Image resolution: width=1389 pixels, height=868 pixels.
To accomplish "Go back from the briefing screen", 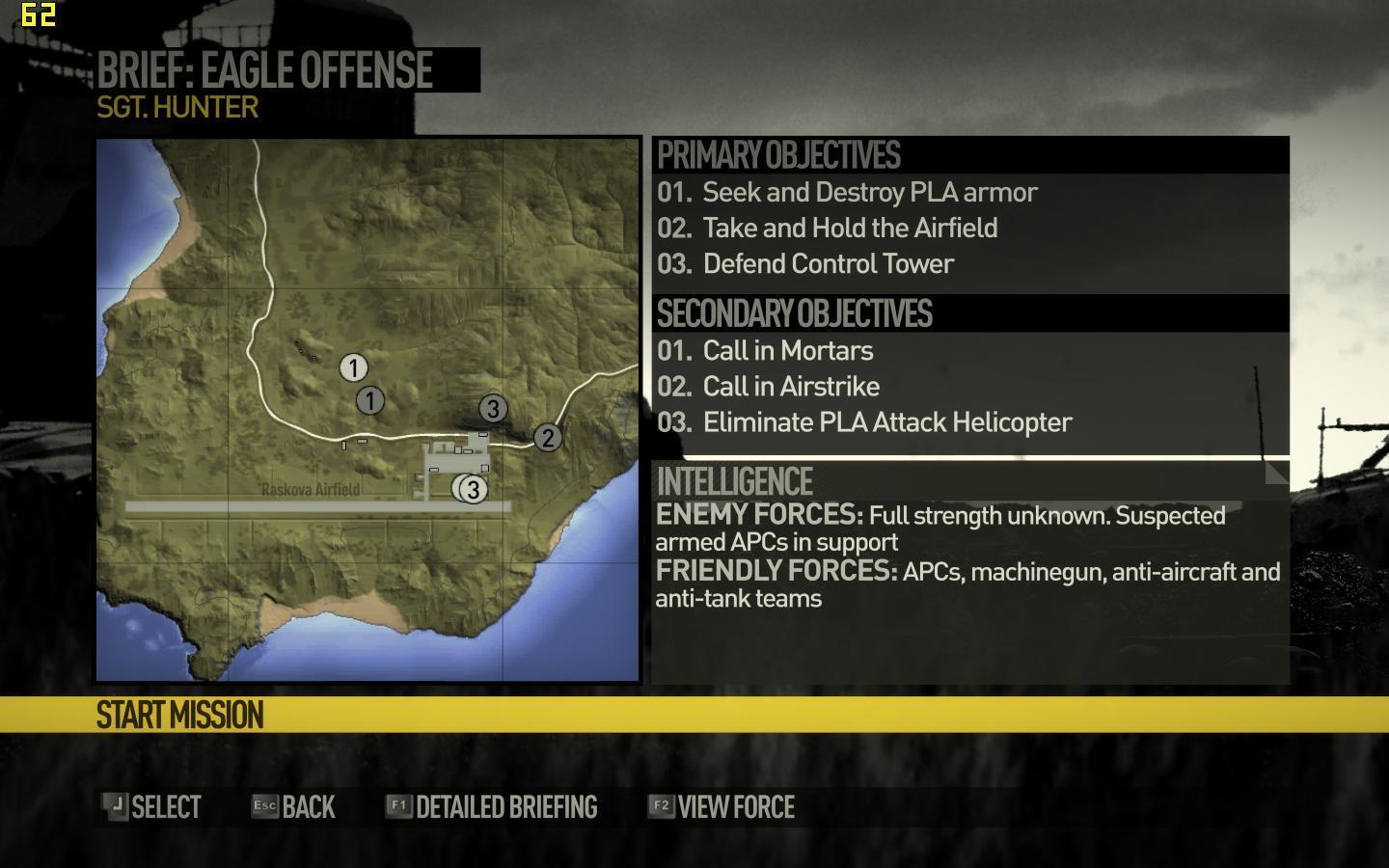I will click(293, 807).
